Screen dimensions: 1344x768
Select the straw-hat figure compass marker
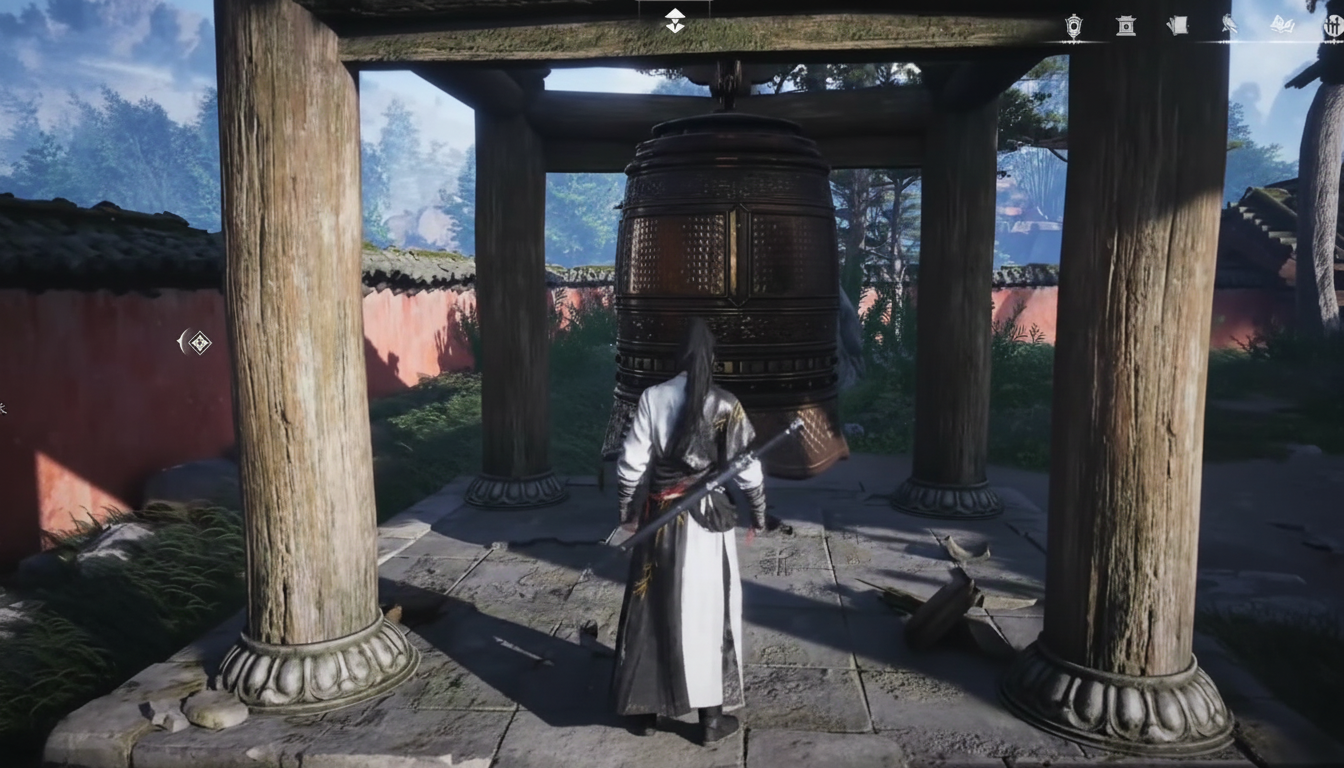click(x=675, y=20)
